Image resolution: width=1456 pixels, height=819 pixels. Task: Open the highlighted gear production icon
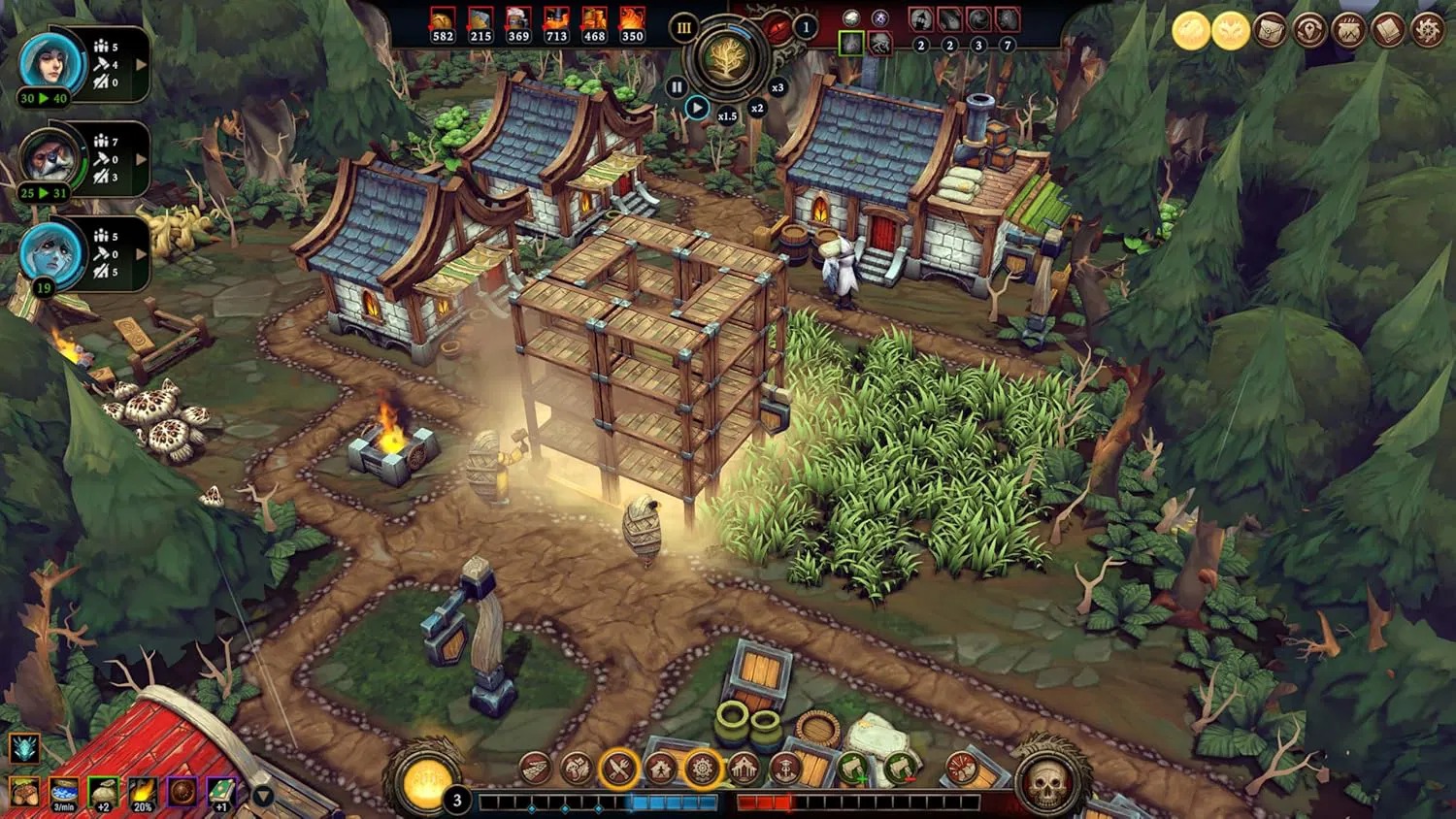click(x=703, y=769)
